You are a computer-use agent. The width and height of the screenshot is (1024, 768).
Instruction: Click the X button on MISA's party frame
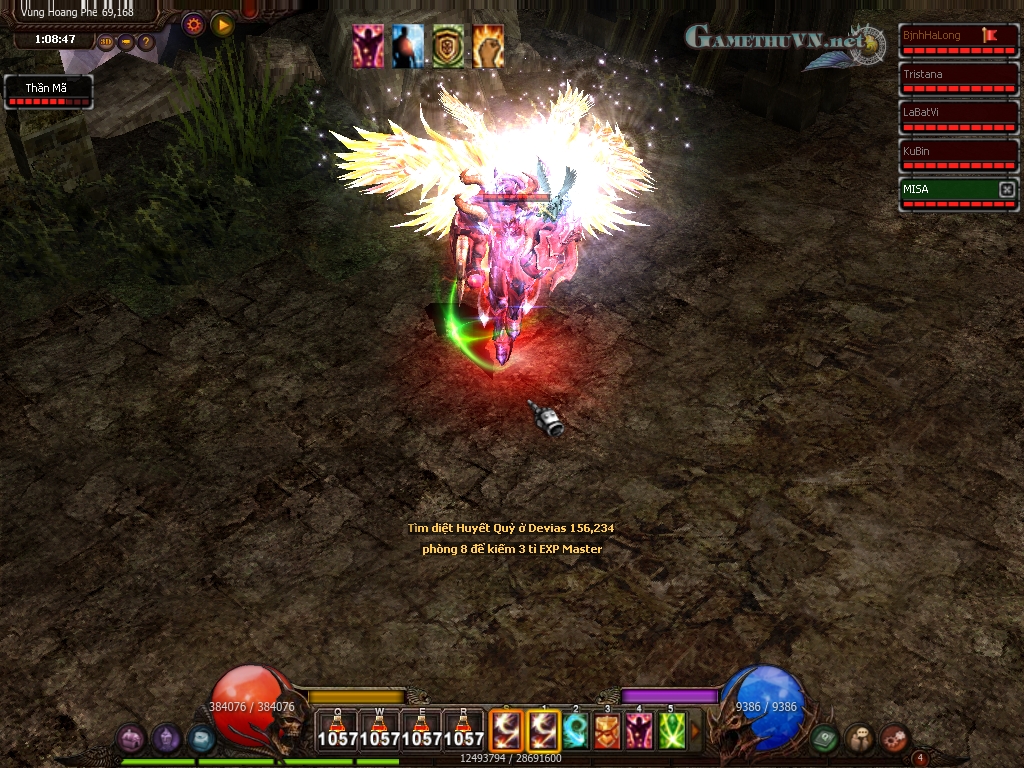(x=1007, y=189)
